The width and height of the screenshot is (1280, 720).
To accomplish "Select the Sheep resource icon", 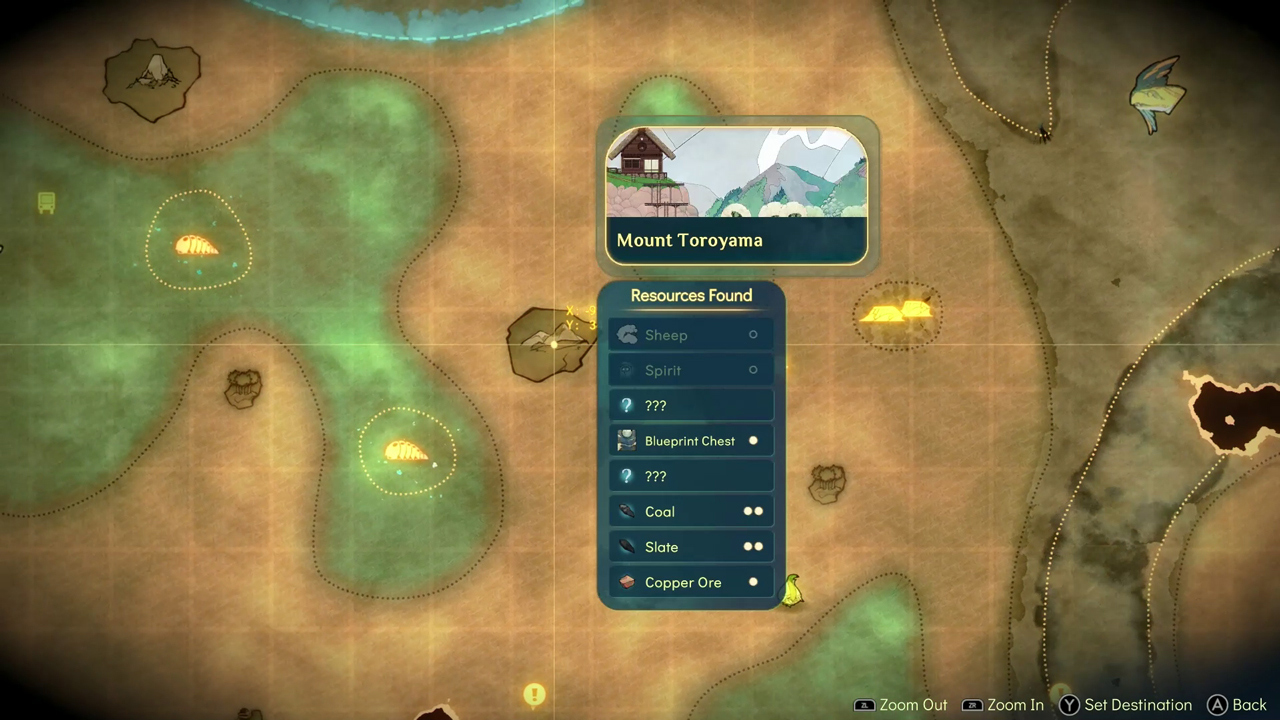I will [x=627, y=335].
